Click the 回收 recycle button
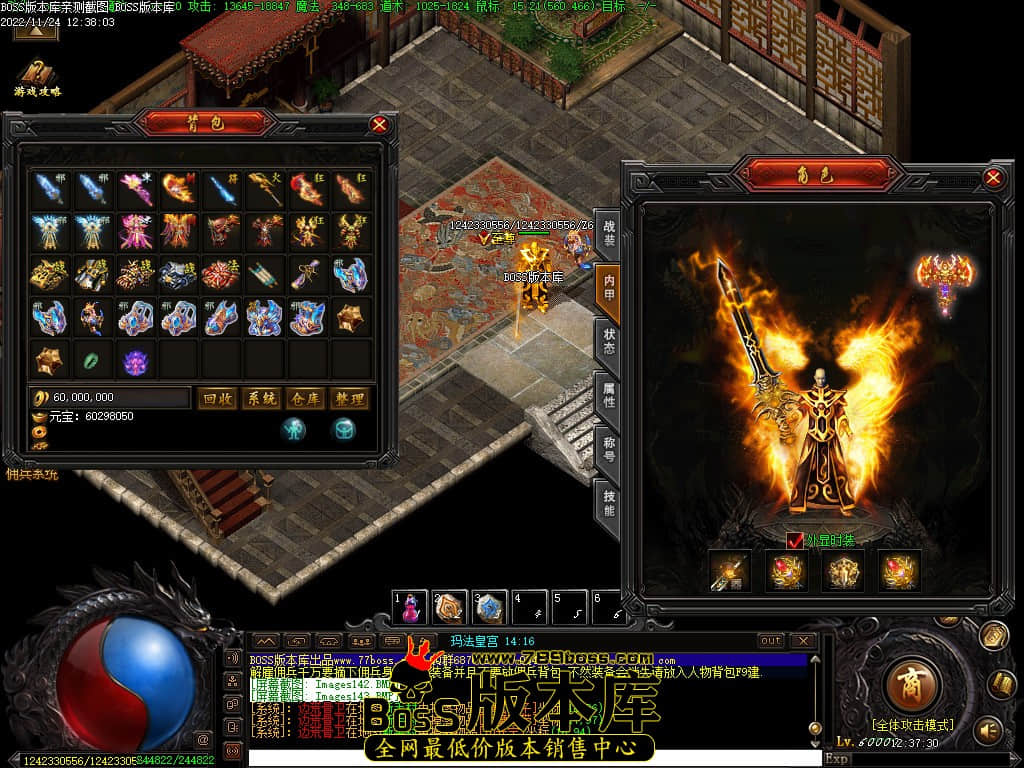 tap(216, 398)
